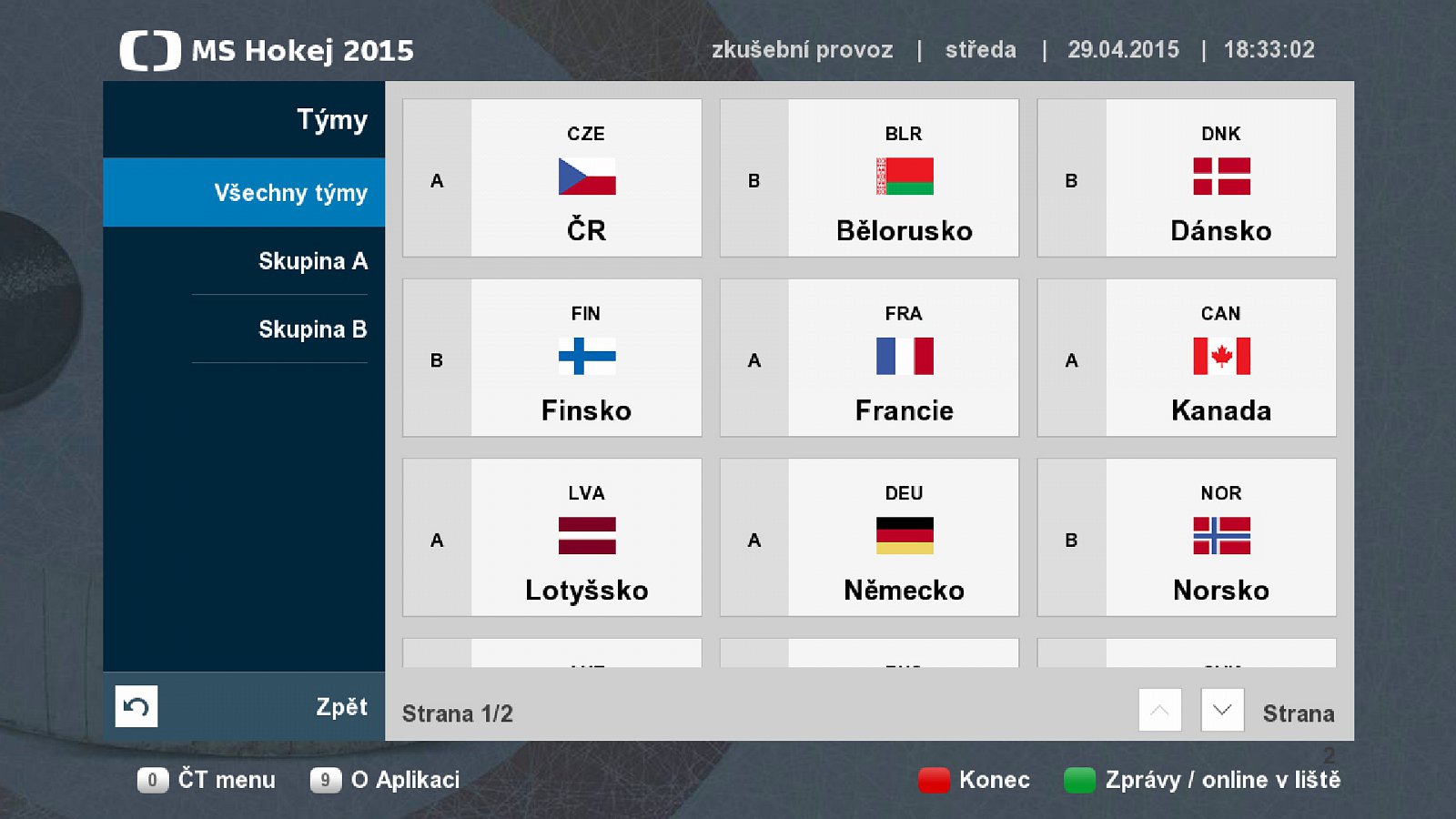Select the Belarus flag

coord(903,178)
